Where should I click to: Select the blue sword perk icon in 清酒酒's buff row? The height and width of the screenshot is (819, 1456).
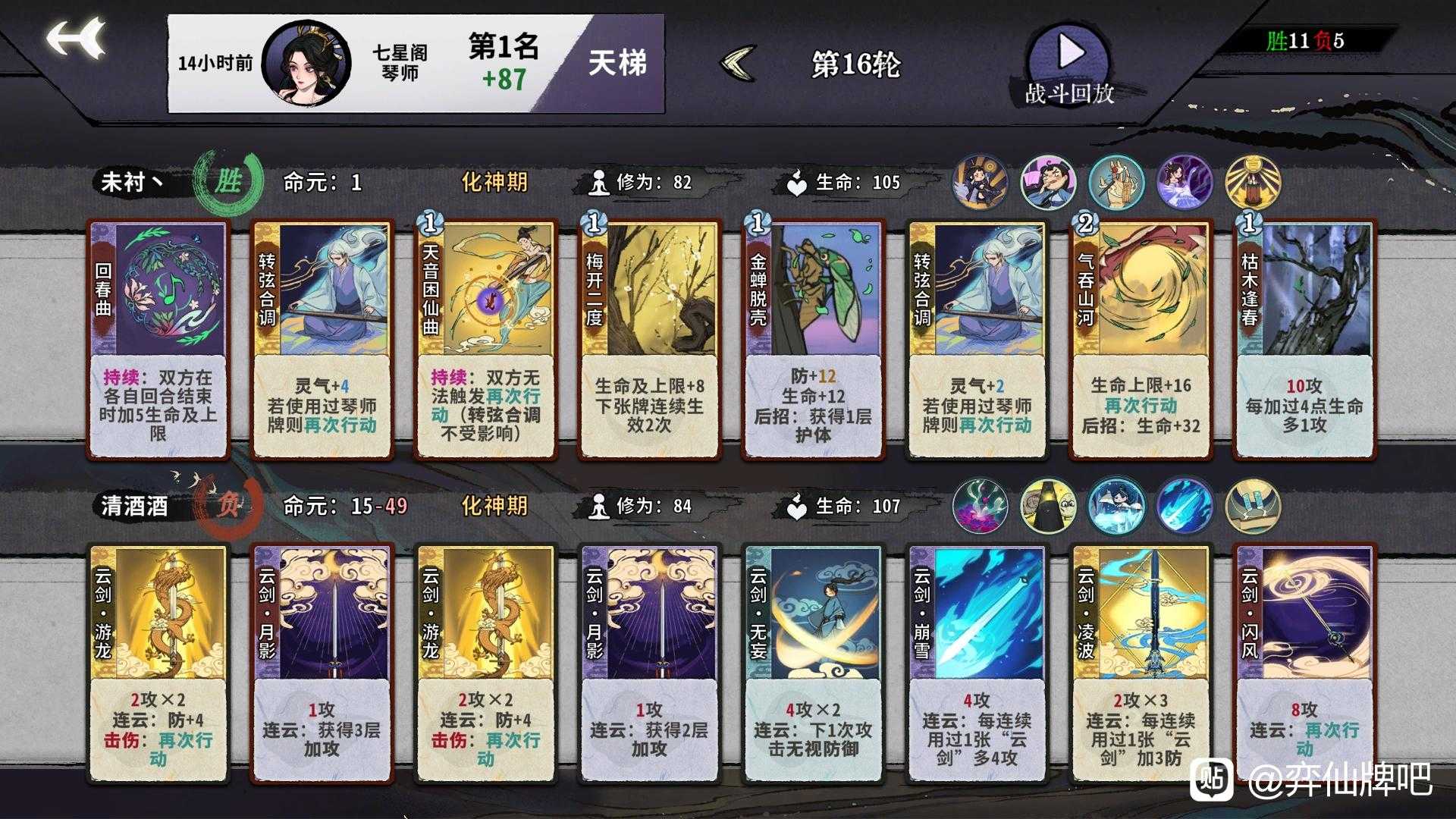pos(1184,504)
